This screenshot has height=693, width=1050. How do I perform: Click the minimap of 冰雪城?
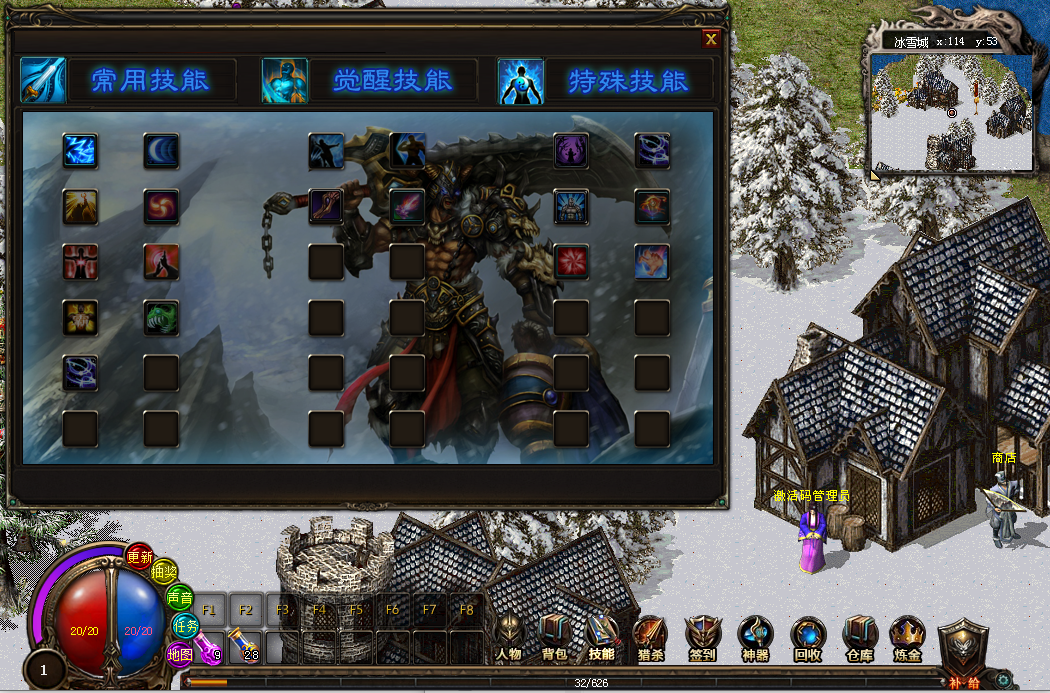point(950,112)
